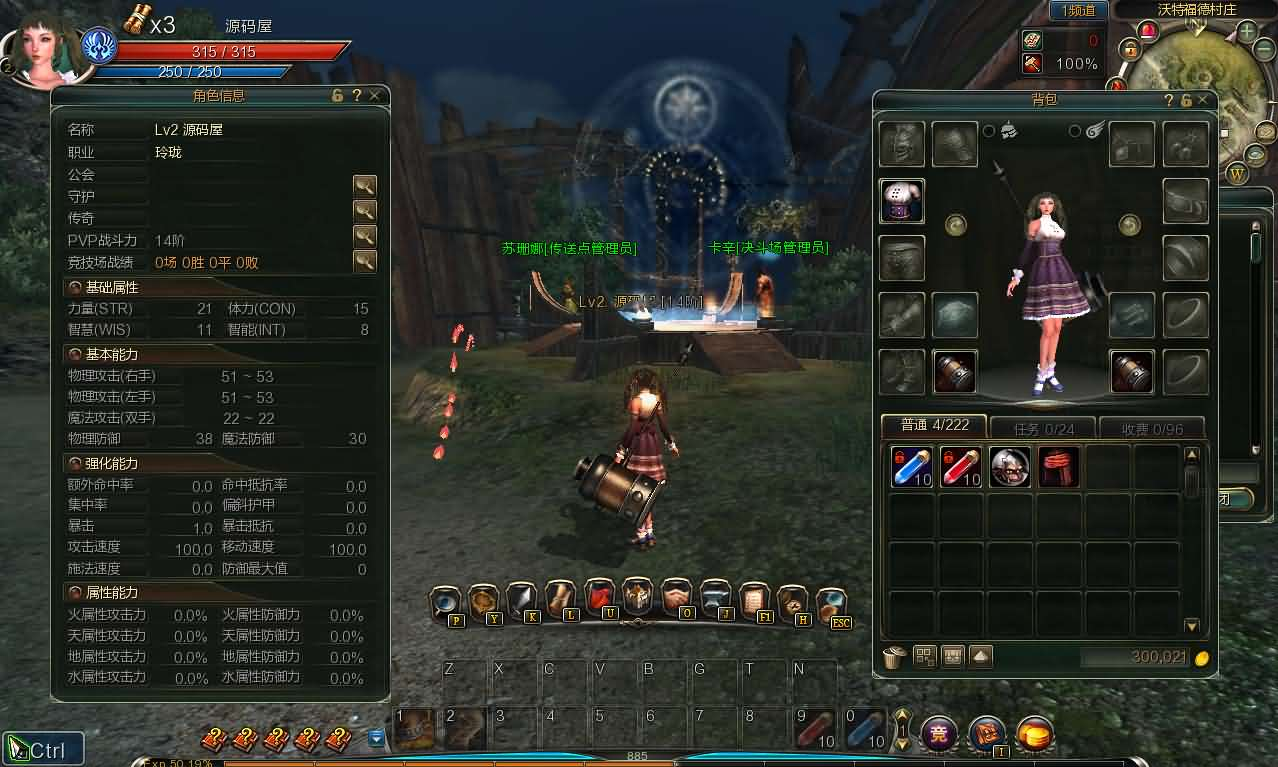The width and height of the screenshot is (1278, 767).
Task: Zoom in the minimap with plus button
Action: (1247, 31)
